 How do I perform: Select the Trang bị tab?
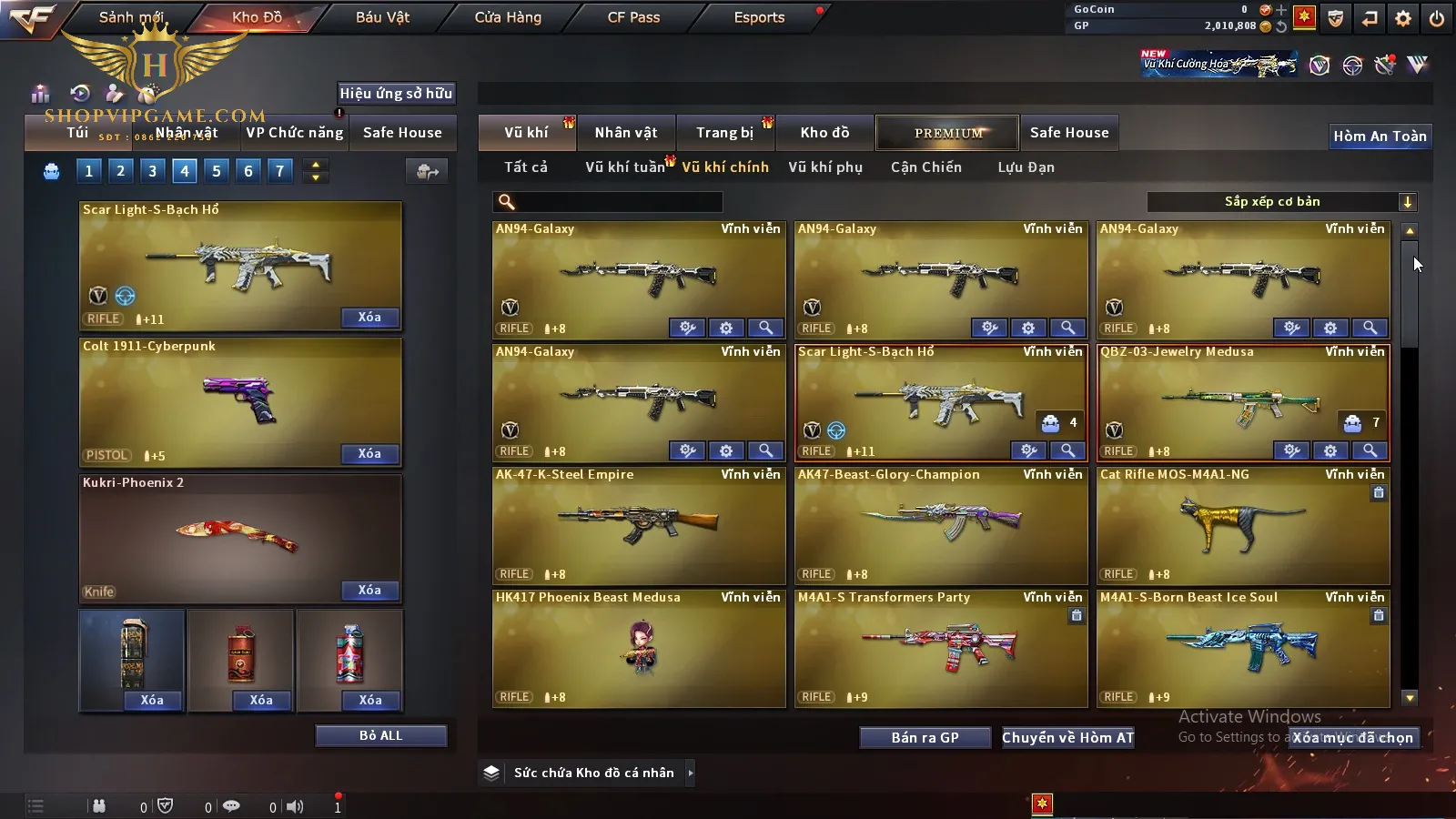[x=724, y=133]
